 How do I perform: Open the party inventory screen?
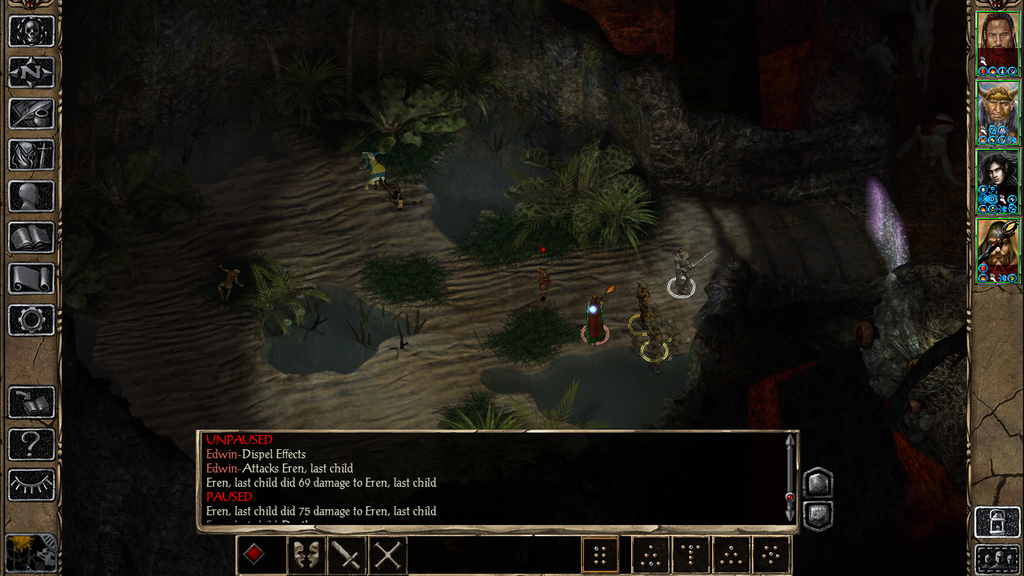(31, 154)
